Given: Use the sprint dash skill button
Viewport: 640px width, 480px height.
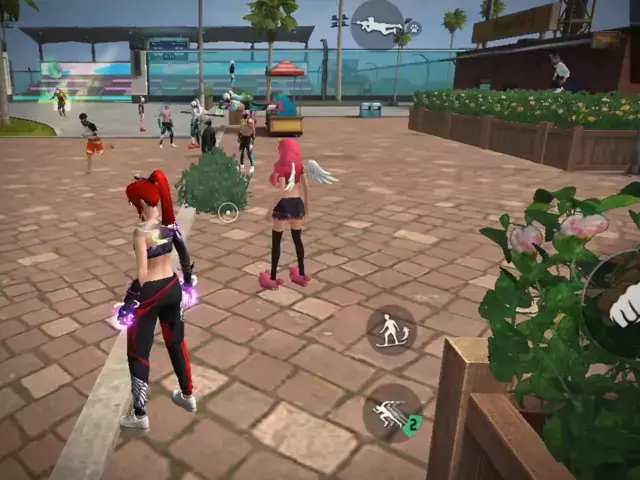Looking at the screenshot, I should click(x=390, y=412).
